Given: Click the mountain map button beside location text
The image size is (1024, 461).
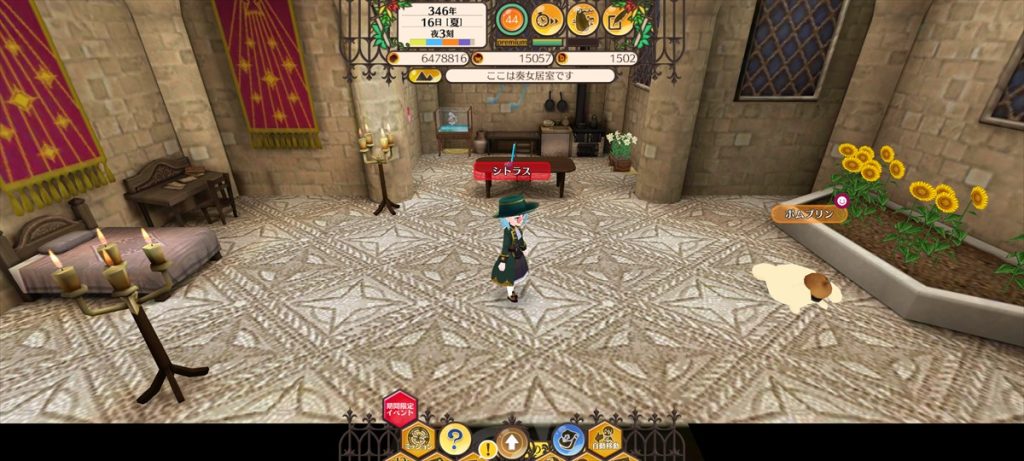Looking at the screenshot, I should (x=425, y=75).
